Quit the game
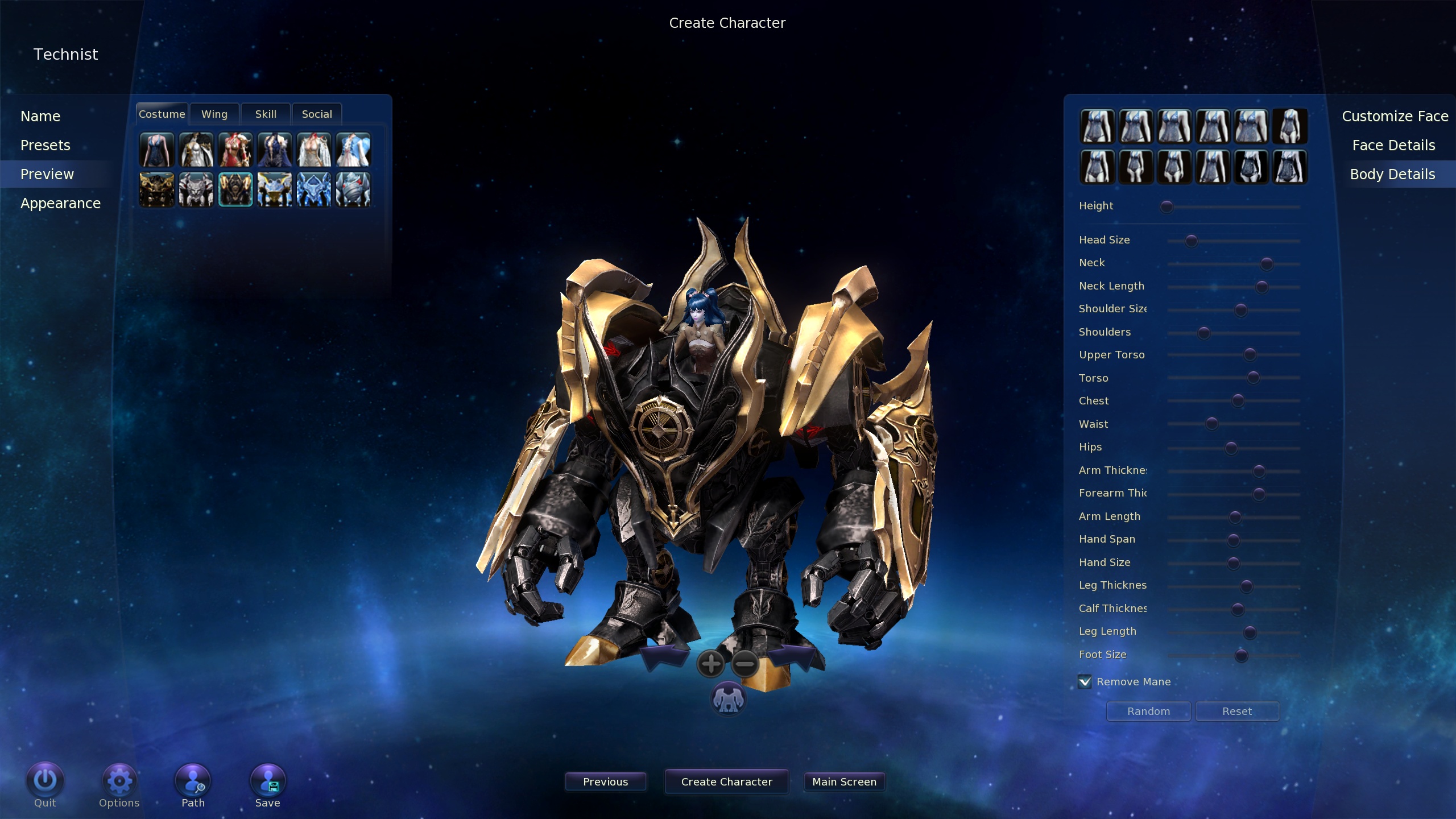Viewport: 1456px width, 819px height. pos(45,782)
